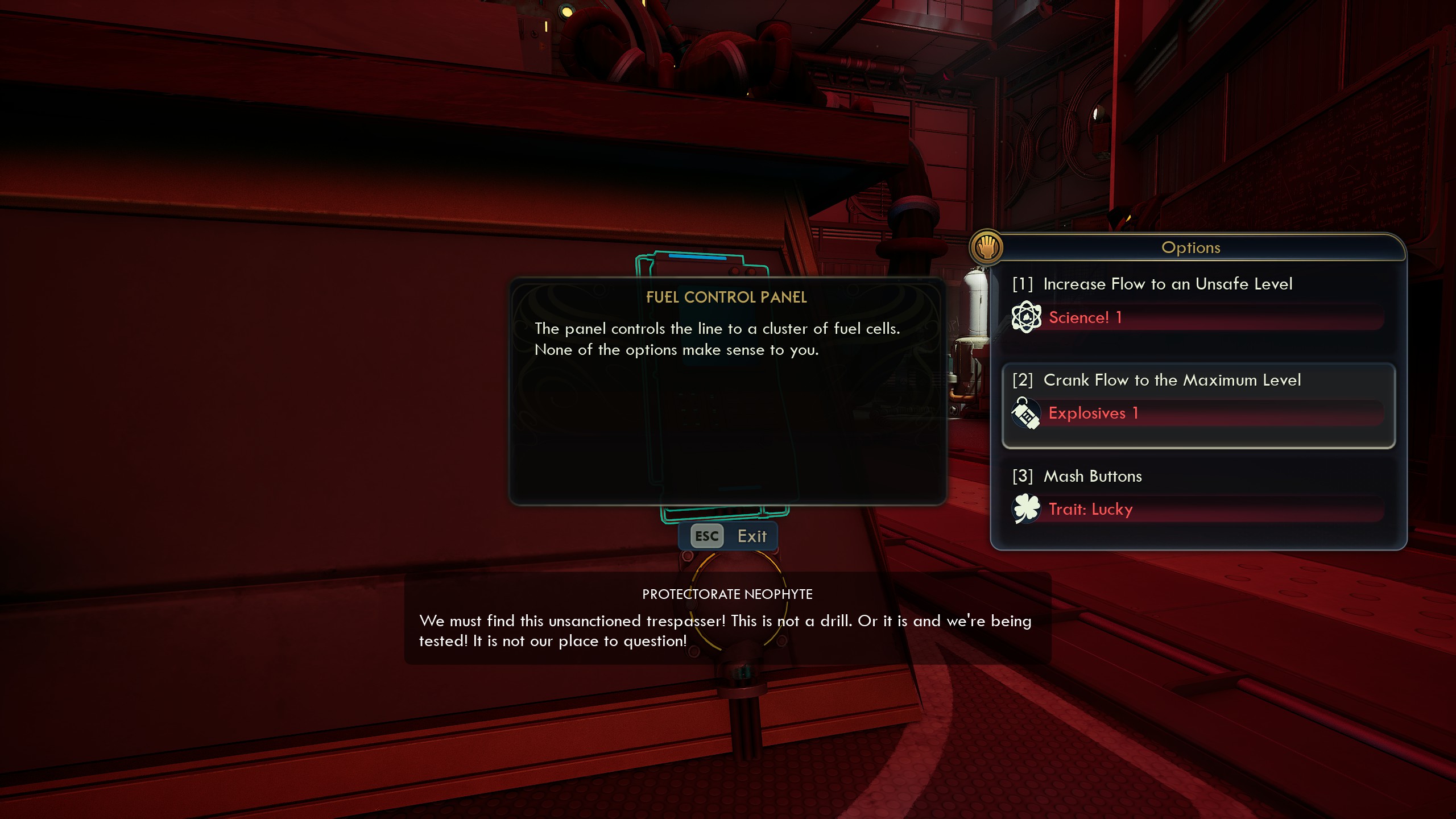The width and height of the screenshot is (1456, 819).
Task: Click the Fuel Control Panel title
Action: [x=727, y=297]
